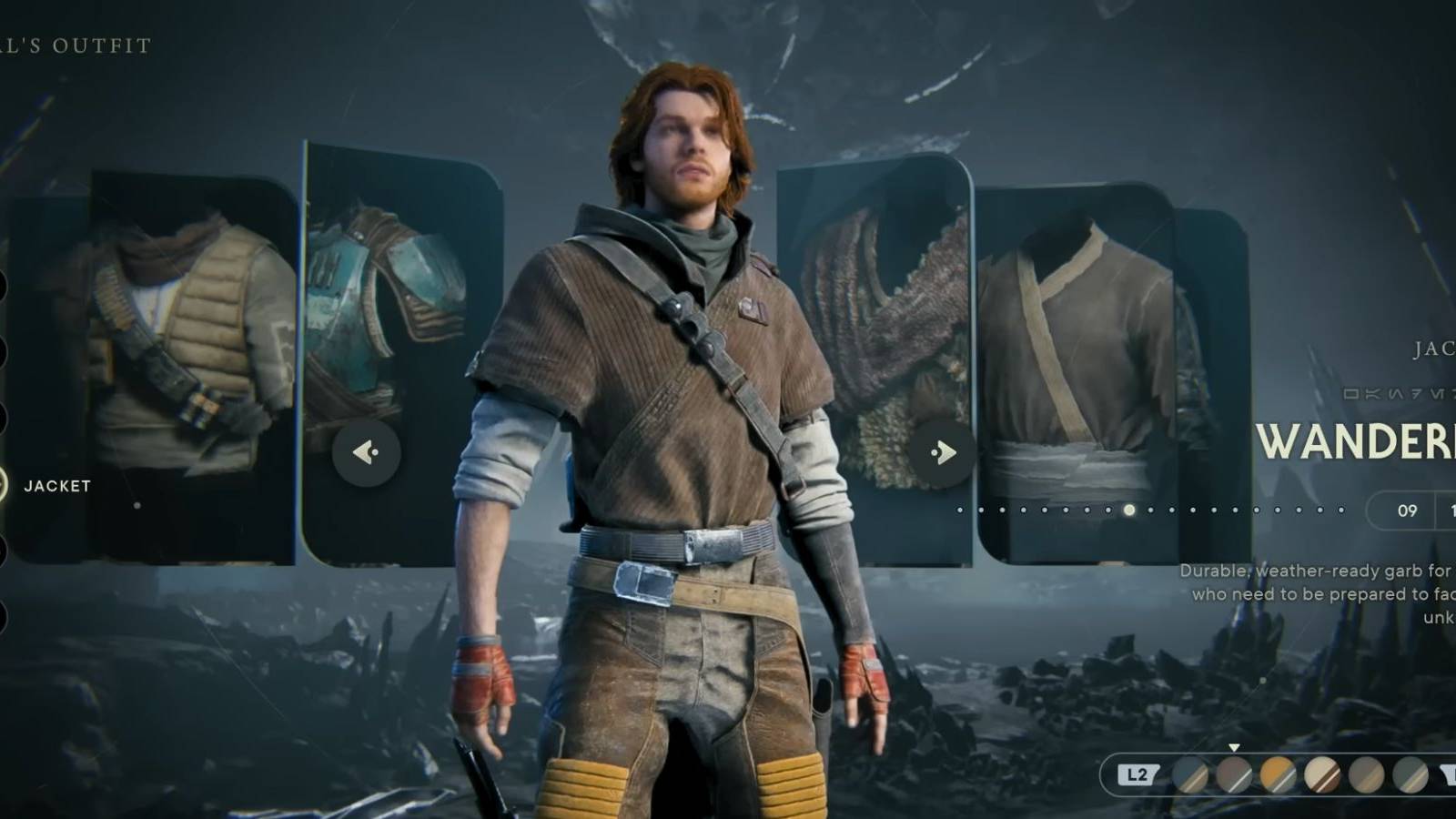
Task: Click the button prompt at the swatch bar's right end
Action: [x=1450, y=775]
